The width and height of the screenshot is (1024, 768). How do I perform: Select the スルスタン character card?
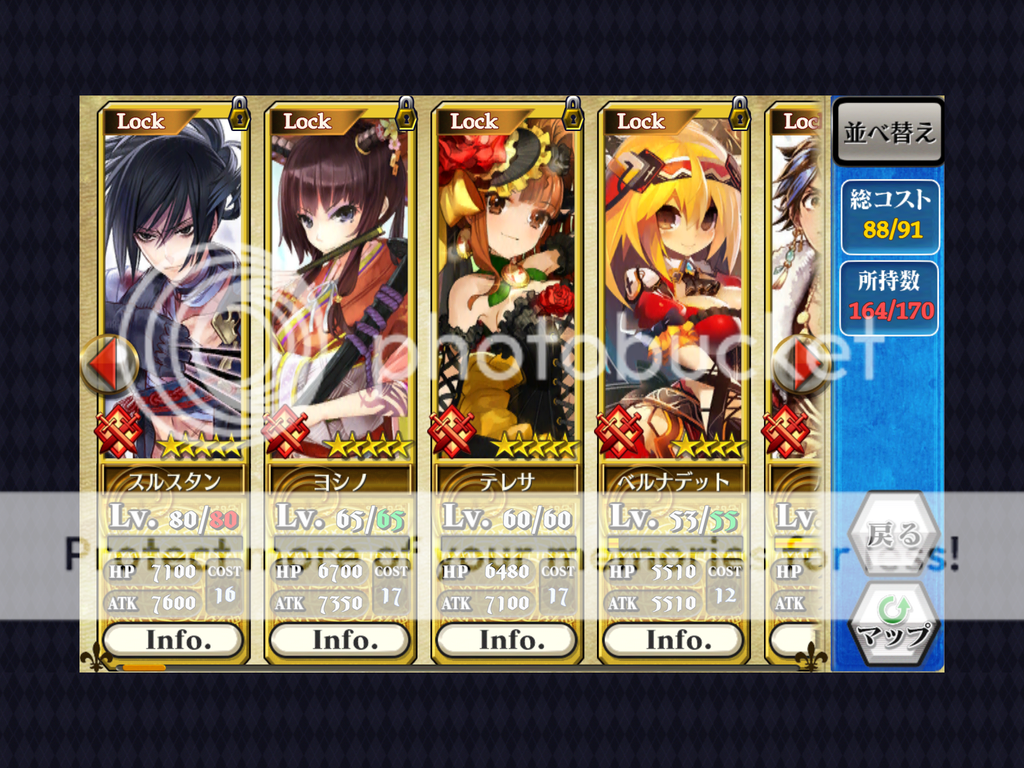[173, 290]
